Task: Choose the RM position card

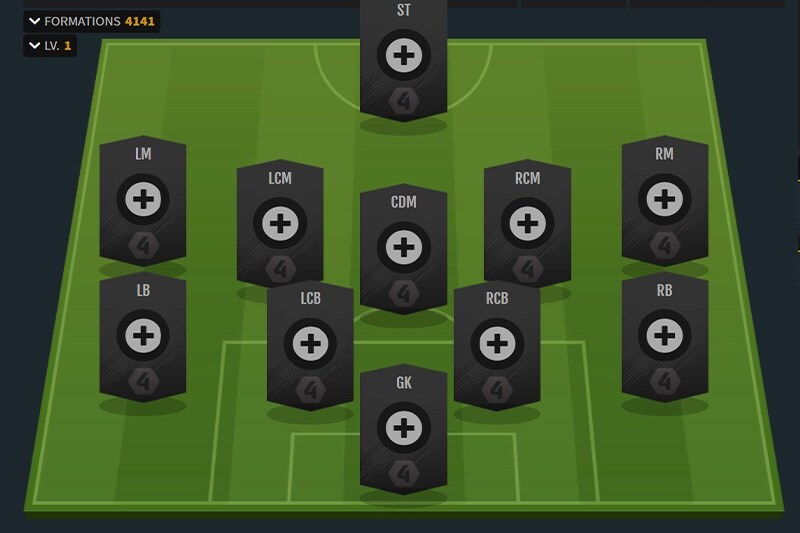Action: (x=664, y=201)
